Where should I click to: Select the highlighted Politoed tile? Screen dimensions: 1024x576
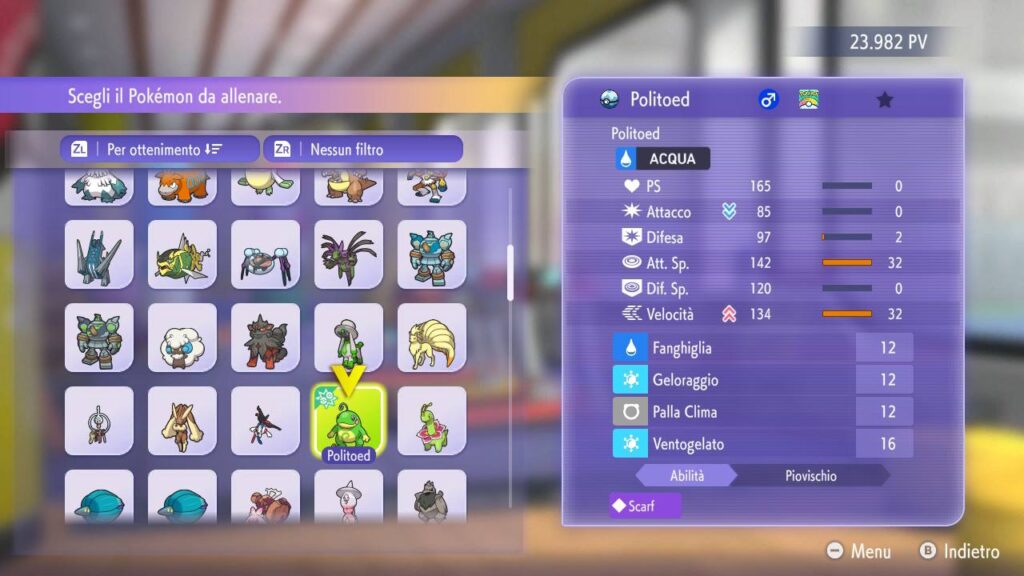348,421
